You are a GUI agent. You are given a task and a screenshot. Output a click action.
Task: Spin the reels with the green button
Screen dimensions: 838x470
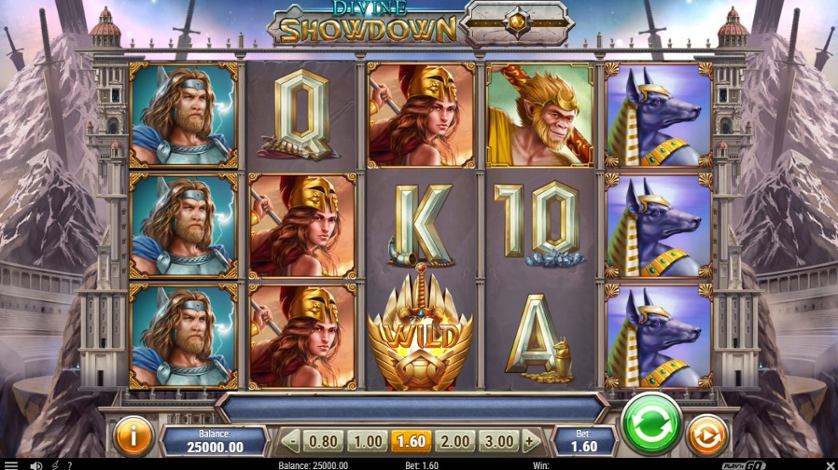652,426
